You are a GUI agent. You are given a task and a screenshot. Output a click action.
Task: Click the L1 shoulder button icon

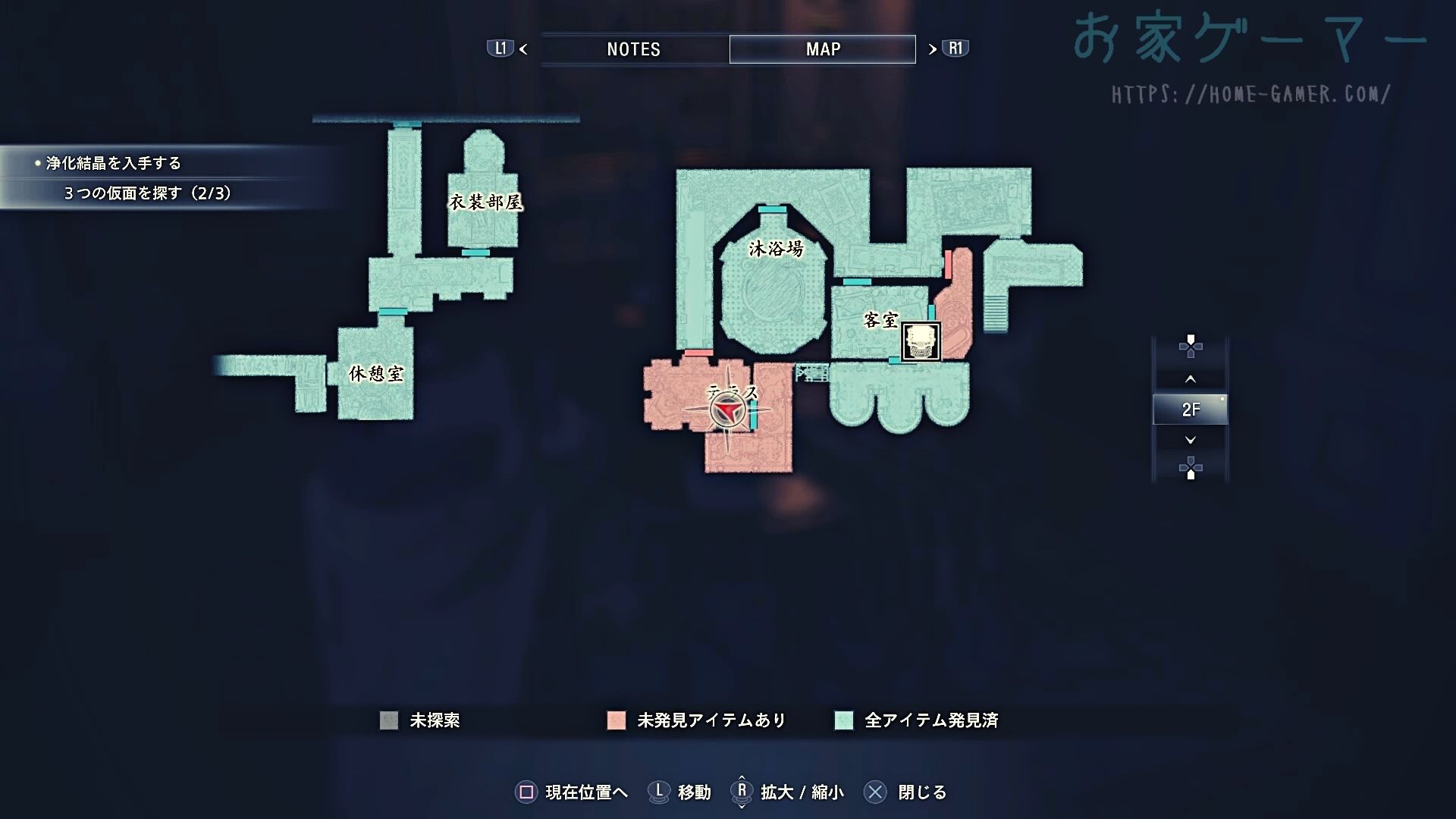(x=500, y=49)
